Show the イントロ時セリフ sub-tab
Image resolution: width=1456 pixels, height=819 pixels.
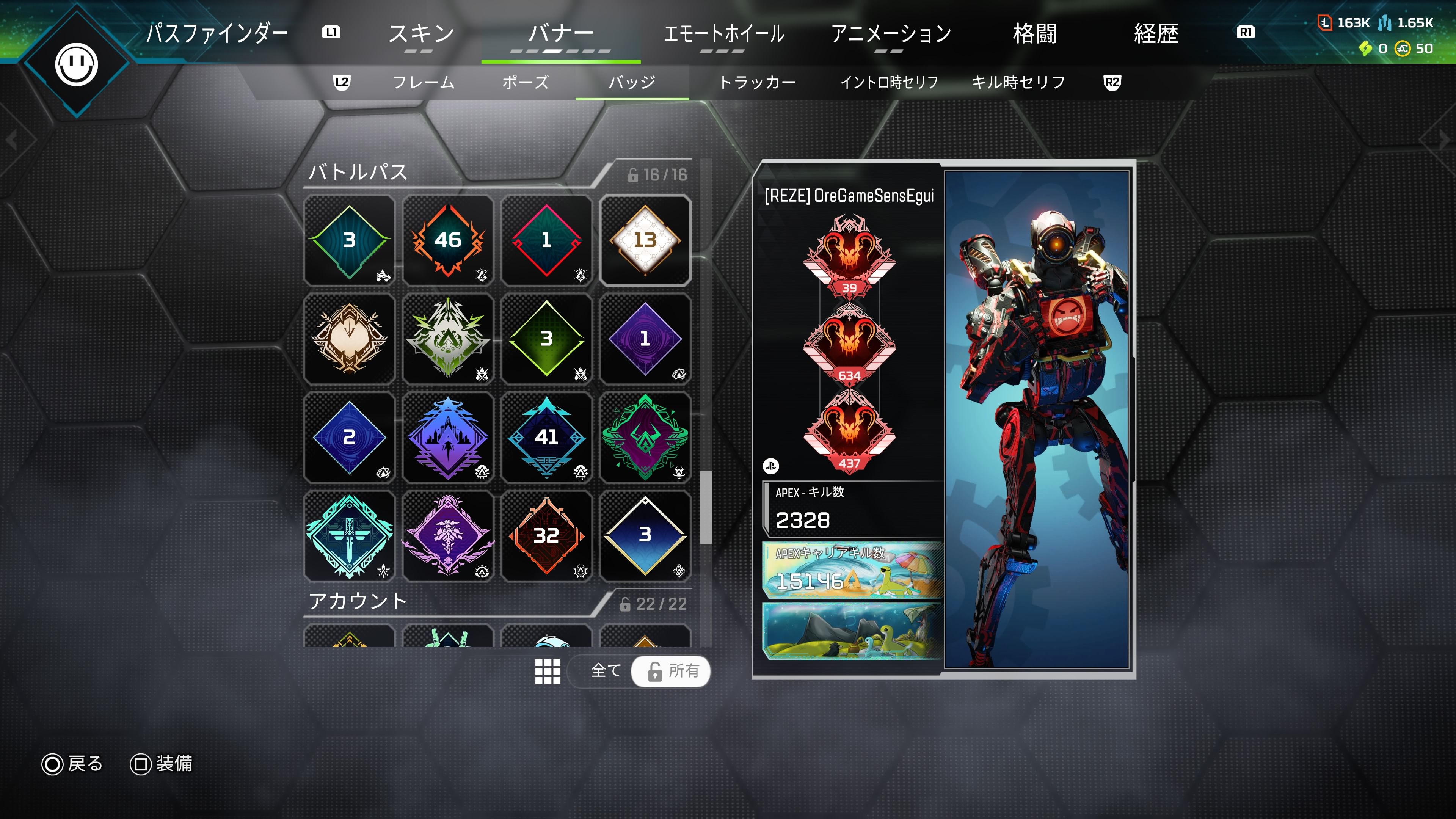(x=889, y=83)
